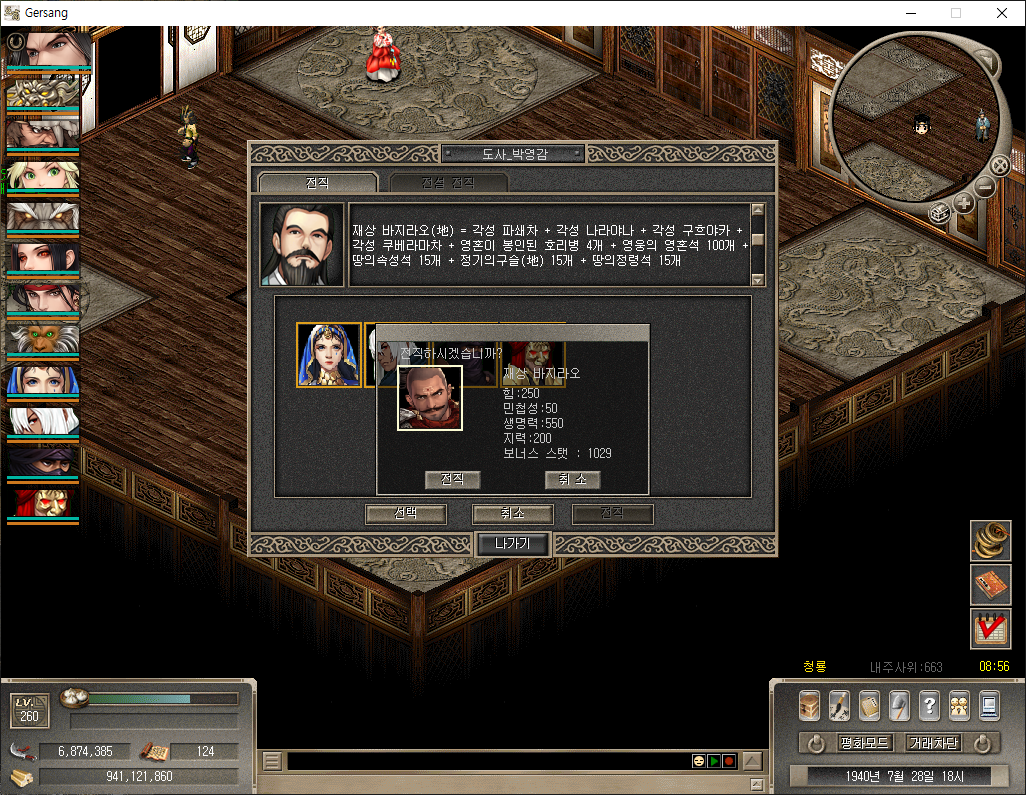Close the Gersang game window
Image resolution: width=1026 pixels, height=795 pixels.
tap(1002, 13)
